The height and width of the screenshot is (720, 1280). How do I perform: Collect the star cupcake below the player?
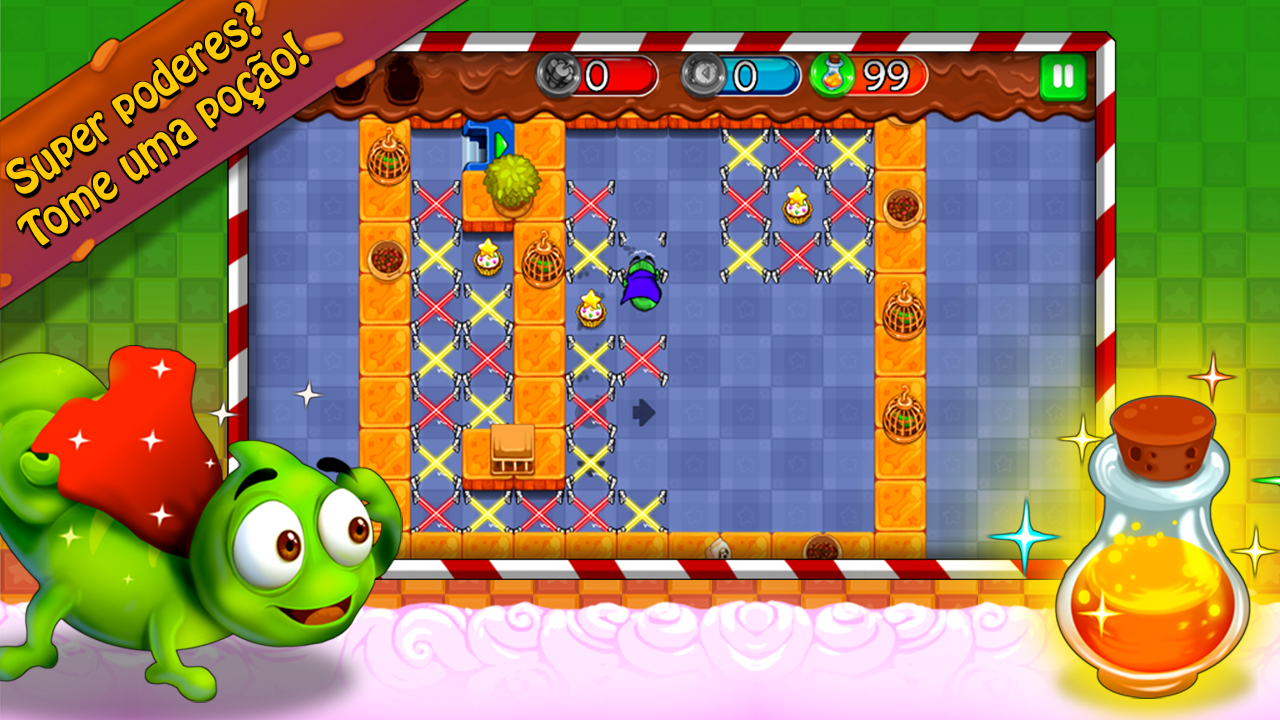[x=588, y=305]
